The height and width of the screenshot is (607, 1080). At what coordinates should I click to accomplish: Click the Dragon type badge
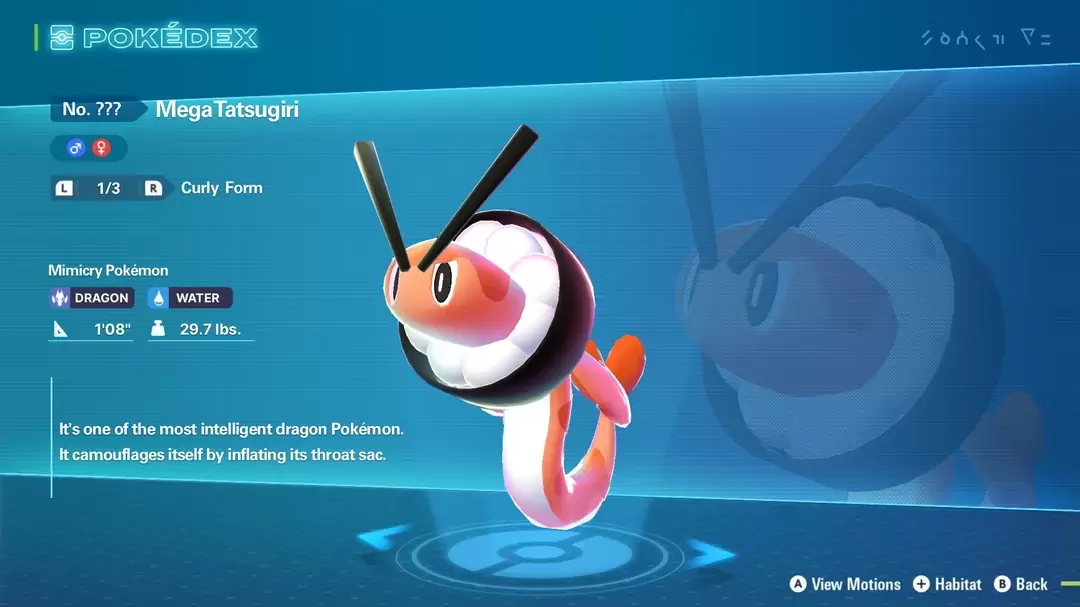tap(91, 297)
